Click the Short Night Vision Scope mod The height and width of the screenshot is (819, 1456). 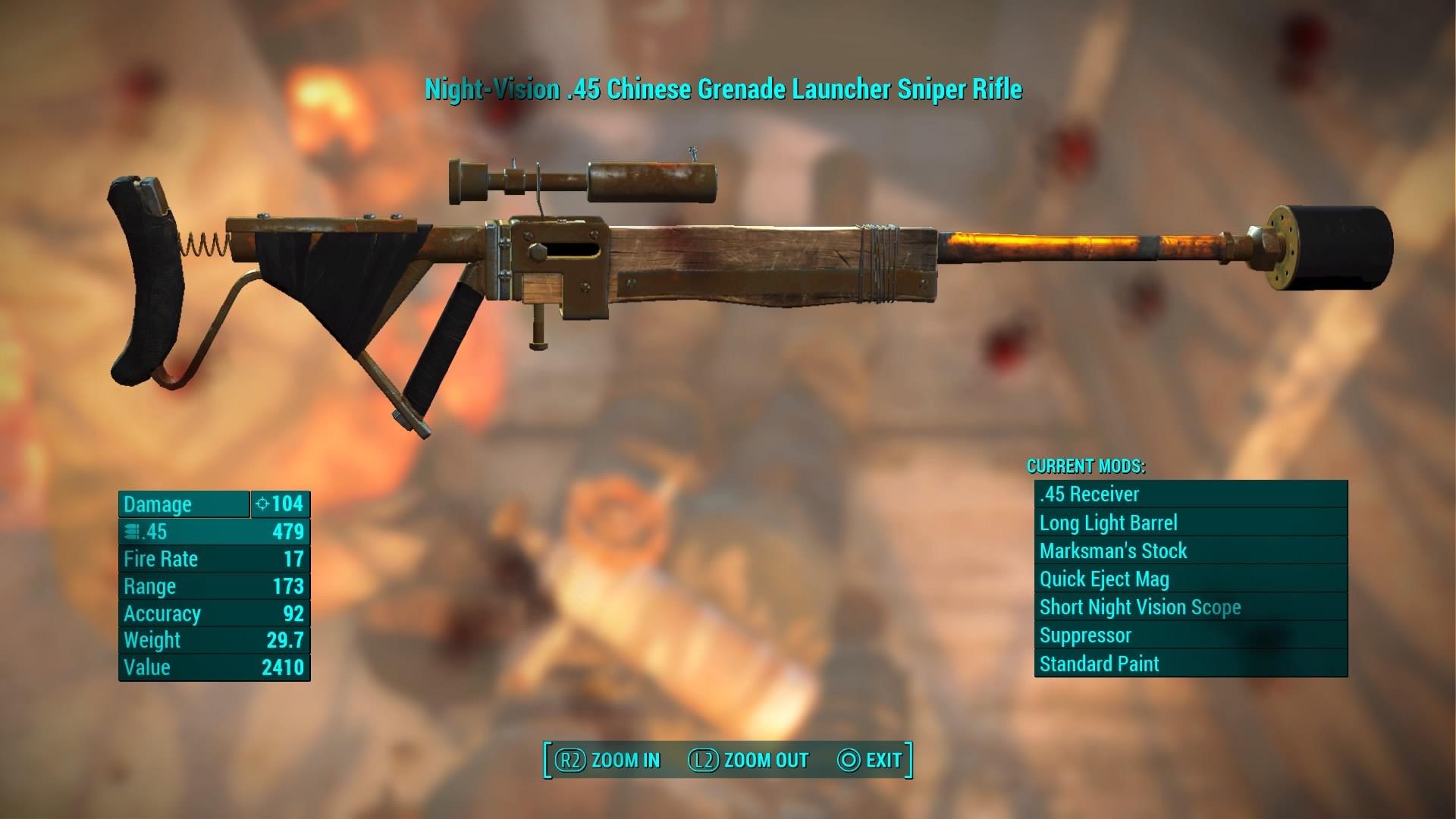click(1191, 607)
